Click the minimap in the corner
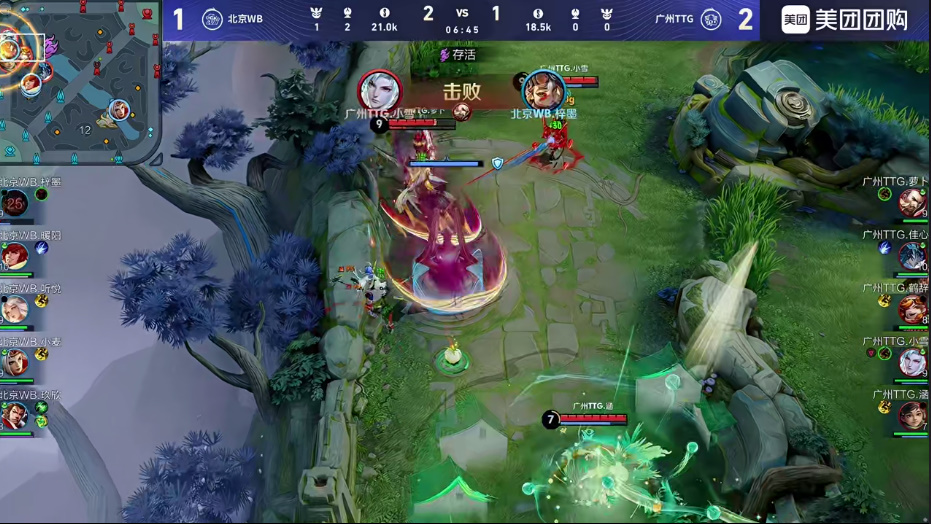The width and height of the screenshot is (931, 524). tap(80, 80)
